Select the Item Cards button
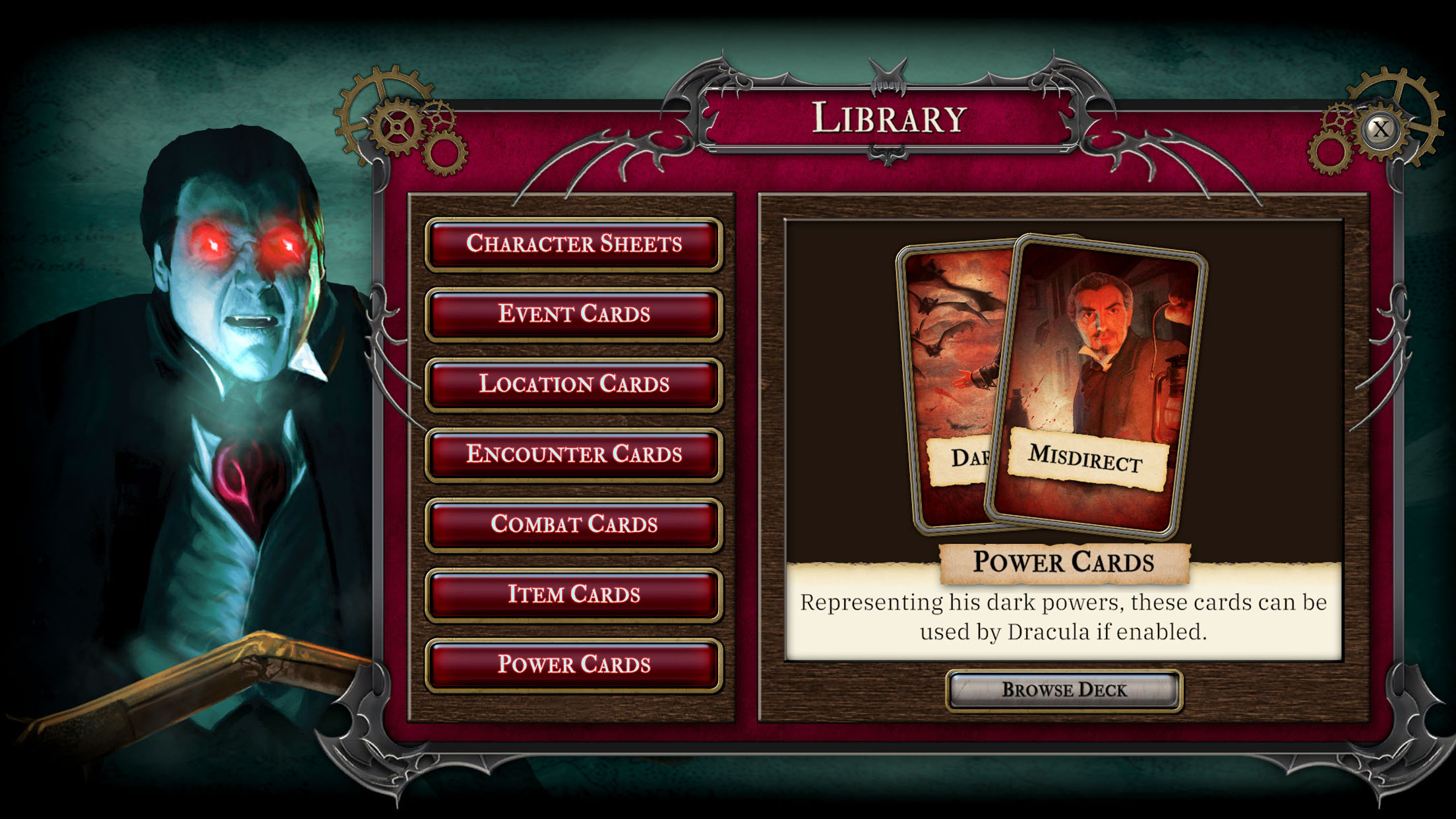Screen dimensions: 1456x819 point(574,594)
